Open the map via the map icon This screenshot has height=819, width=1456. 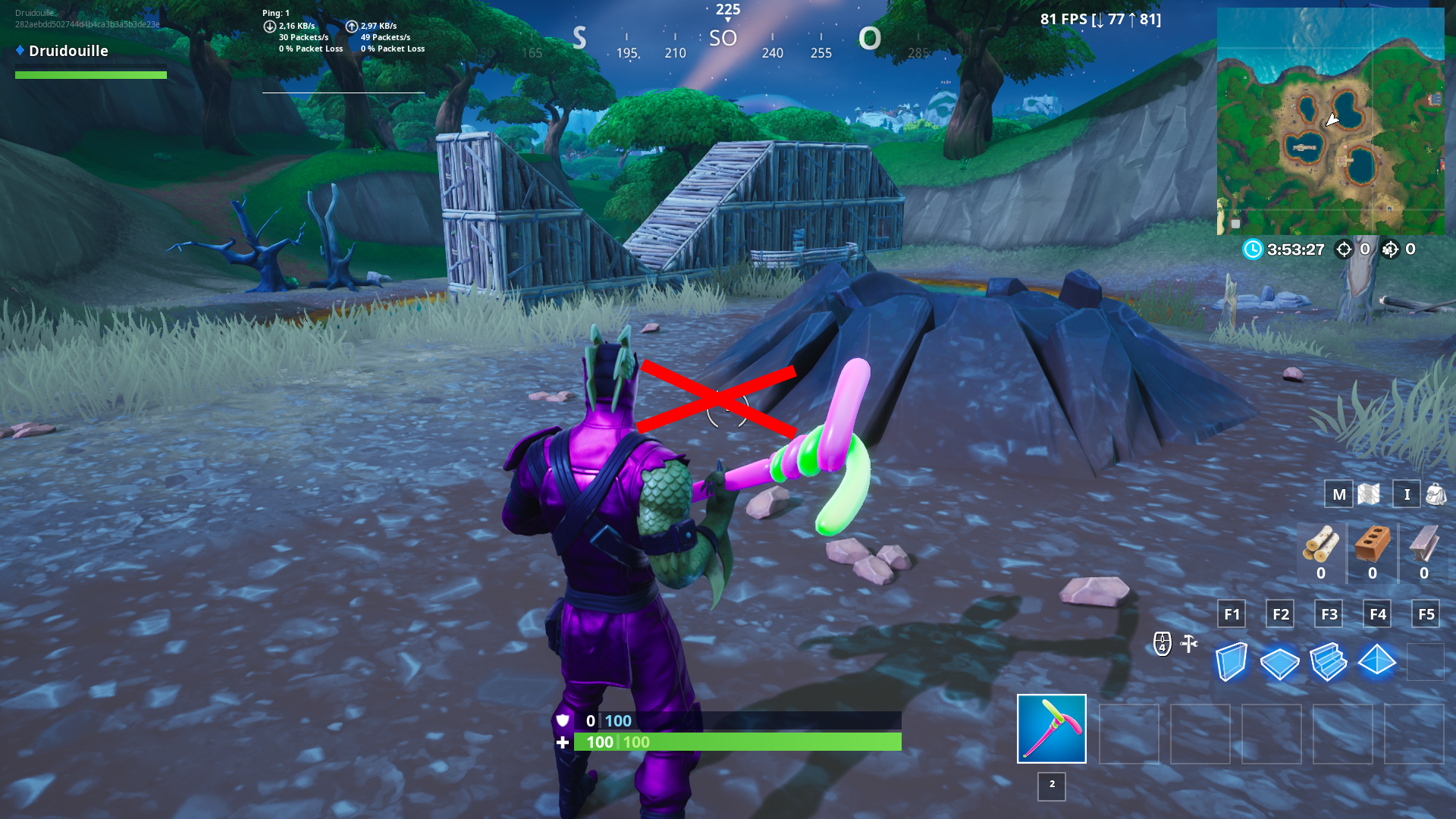click(x=1369, y=494)
